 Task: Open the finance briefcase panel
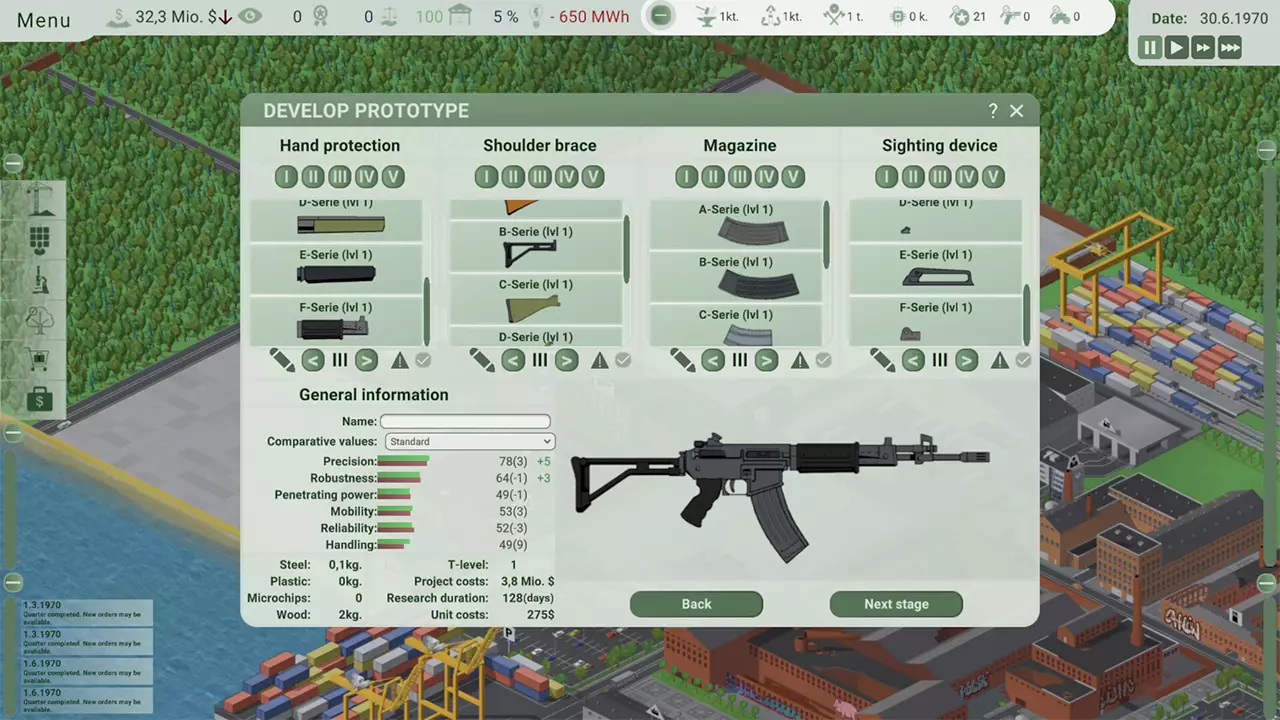(39, 400)
